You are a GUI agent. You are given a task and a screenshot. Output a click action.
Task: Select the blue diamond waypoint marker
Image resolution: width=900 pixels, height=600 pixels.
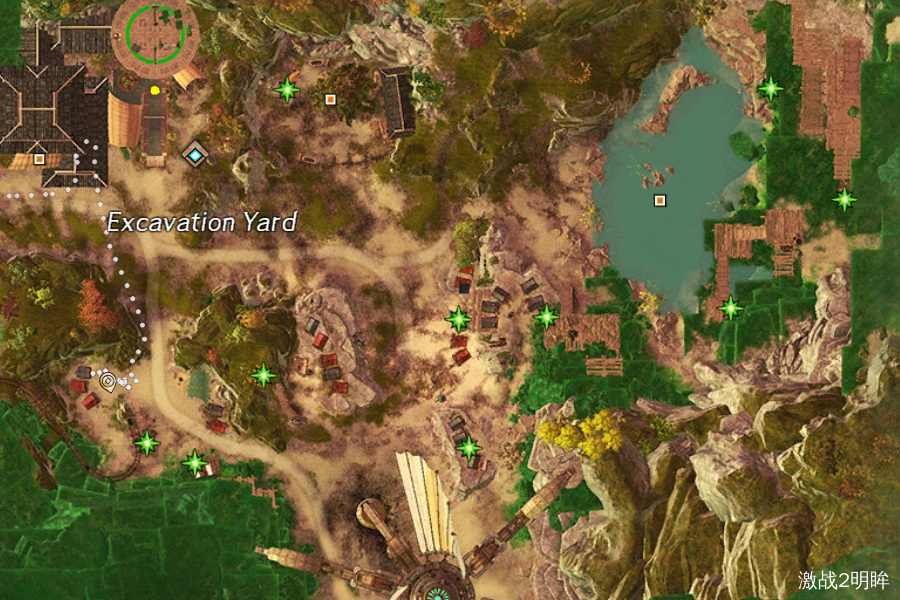click(x=194, y=155)
